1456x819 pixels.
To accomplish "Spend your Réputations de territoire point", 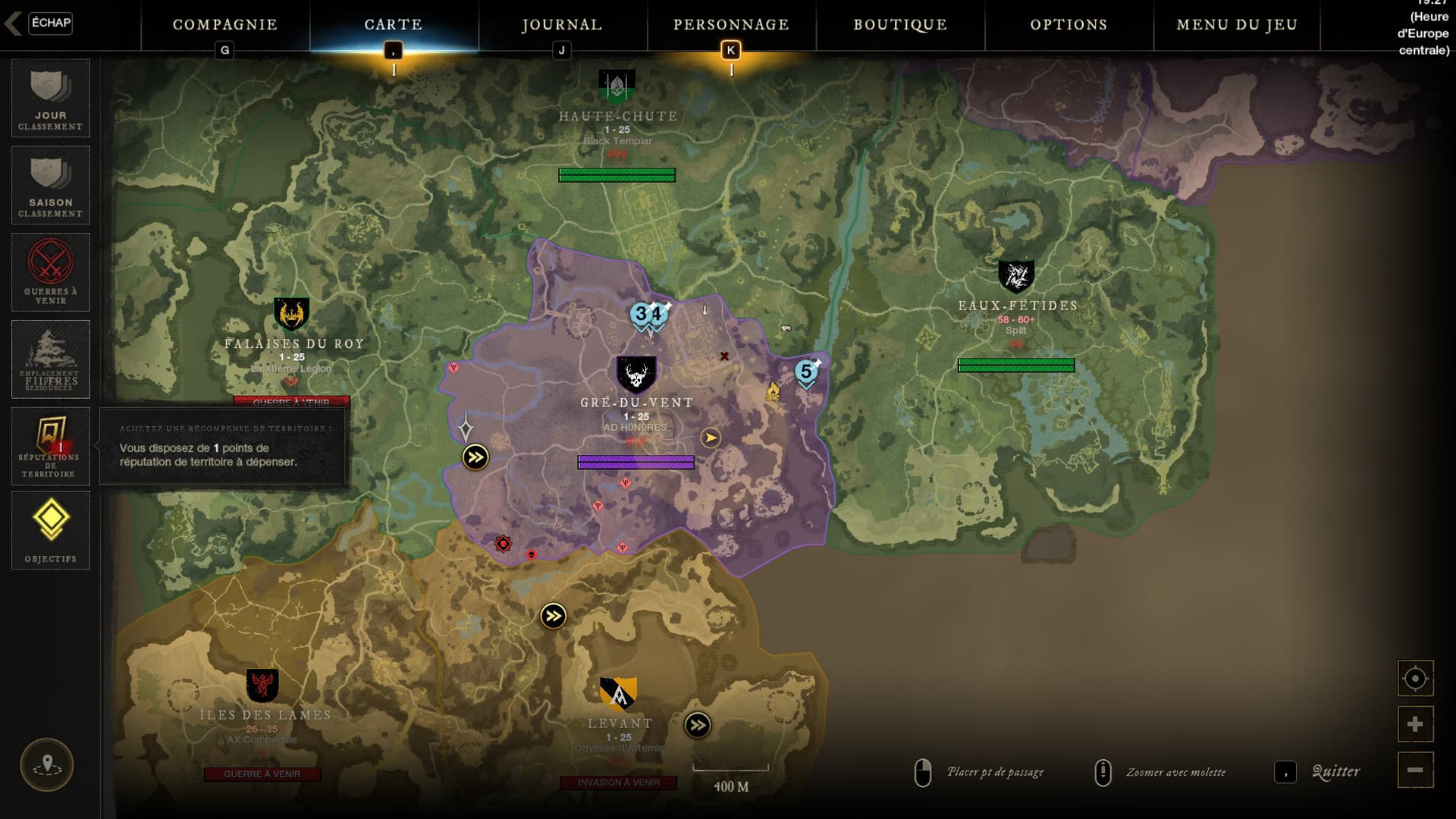I will (50, 447).
